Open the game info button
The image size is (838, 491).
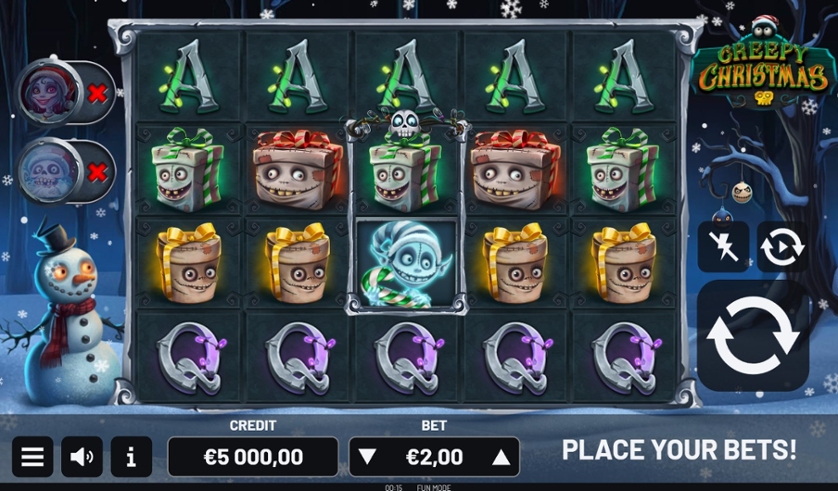(131, 457)
